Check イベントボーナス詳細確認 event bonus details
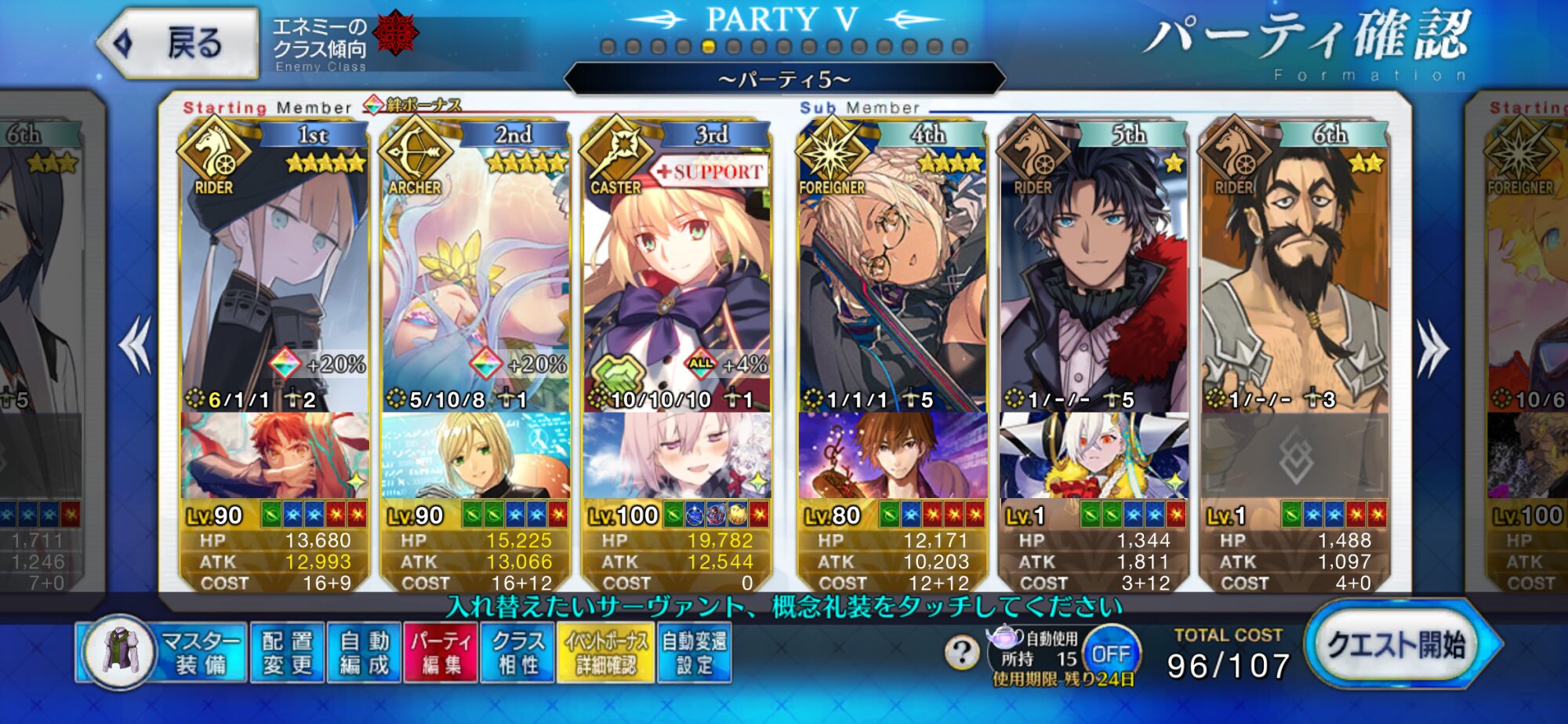Image resolution: width=1568 pixels, height=724 pixels. [605, 653]
